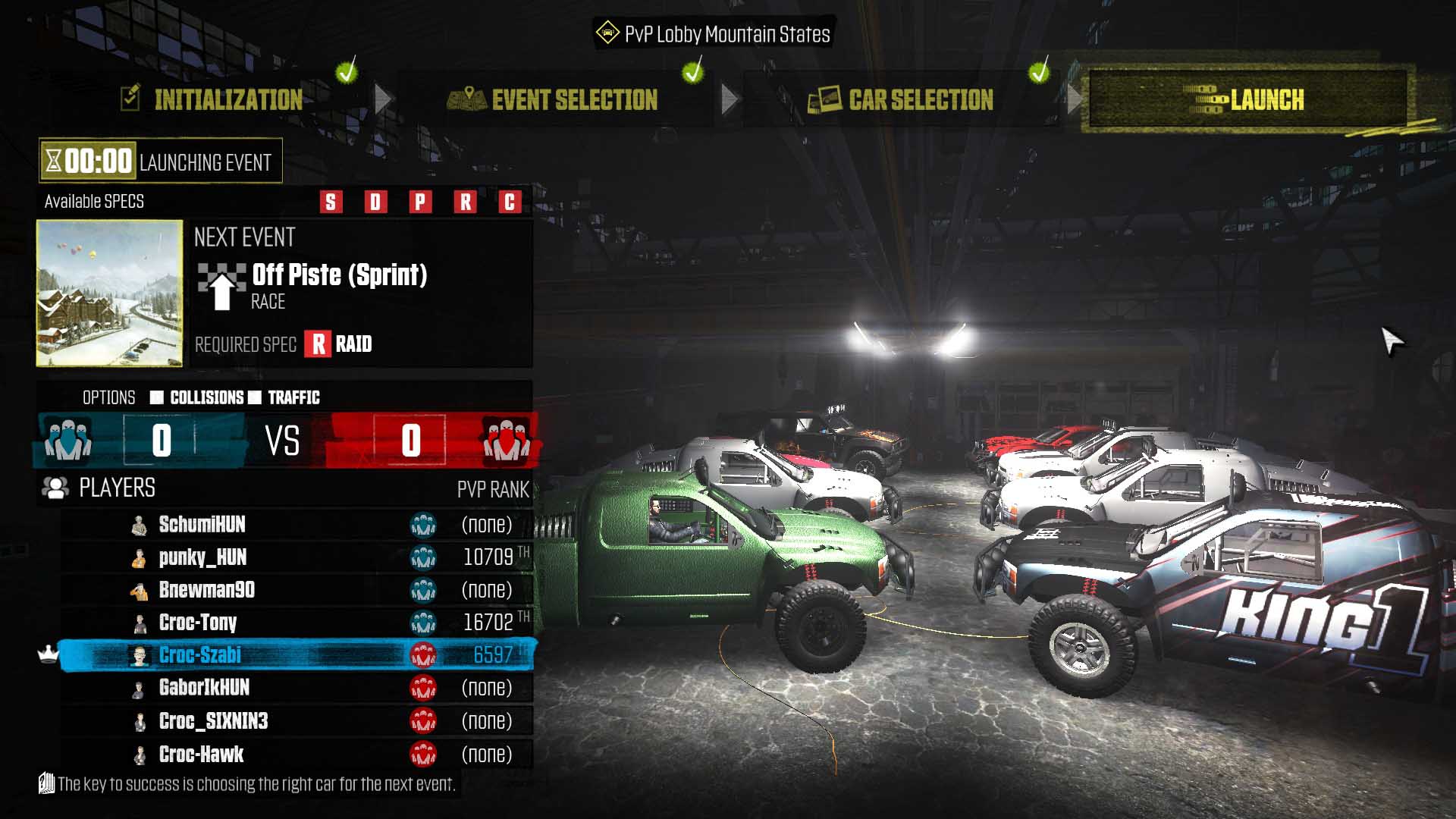Open the Initialization step
Image resolution: width=1456 pixels, height=819 pixels.
227,99
